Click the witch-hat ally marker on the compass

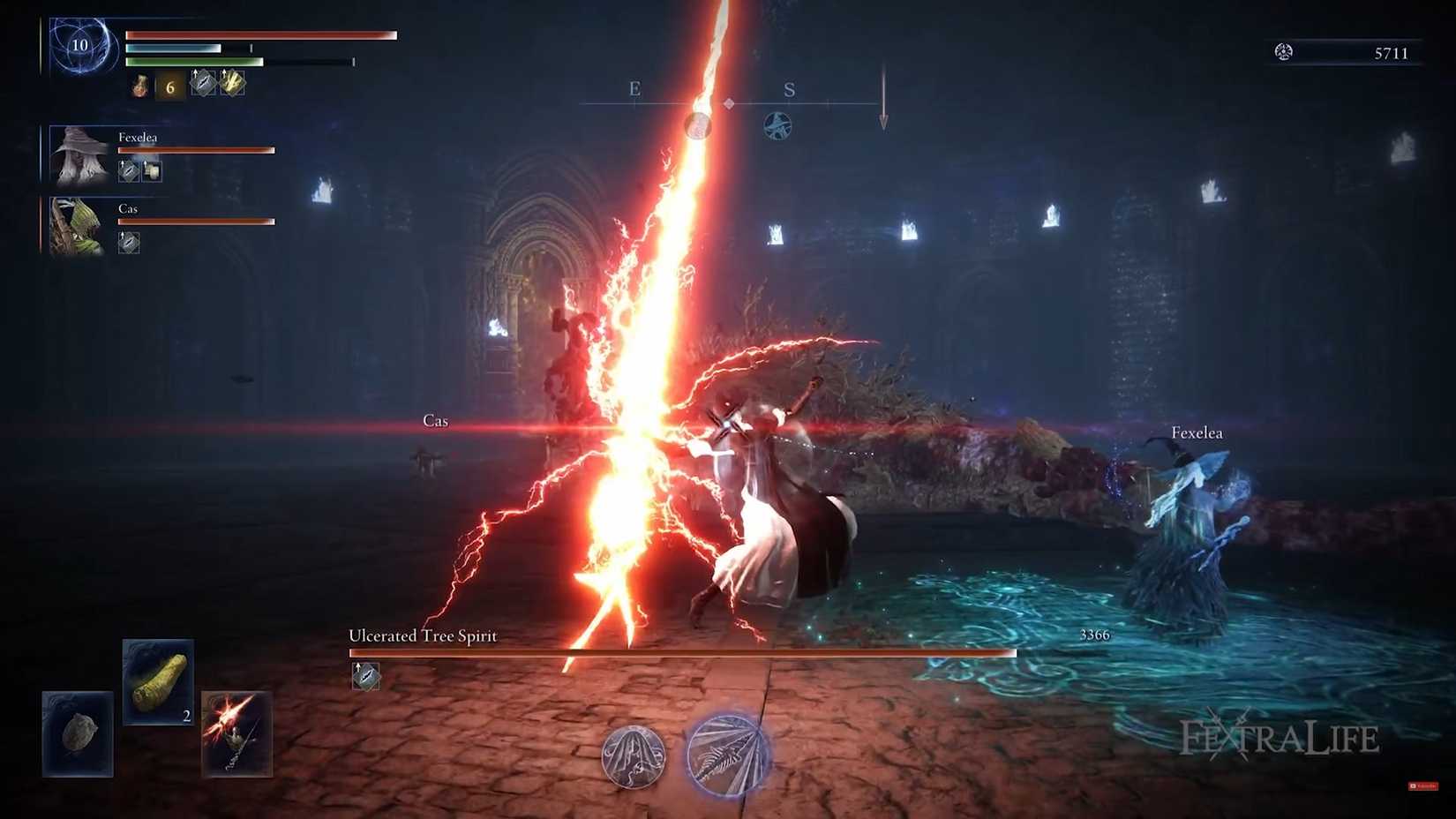tap(777, 126)
